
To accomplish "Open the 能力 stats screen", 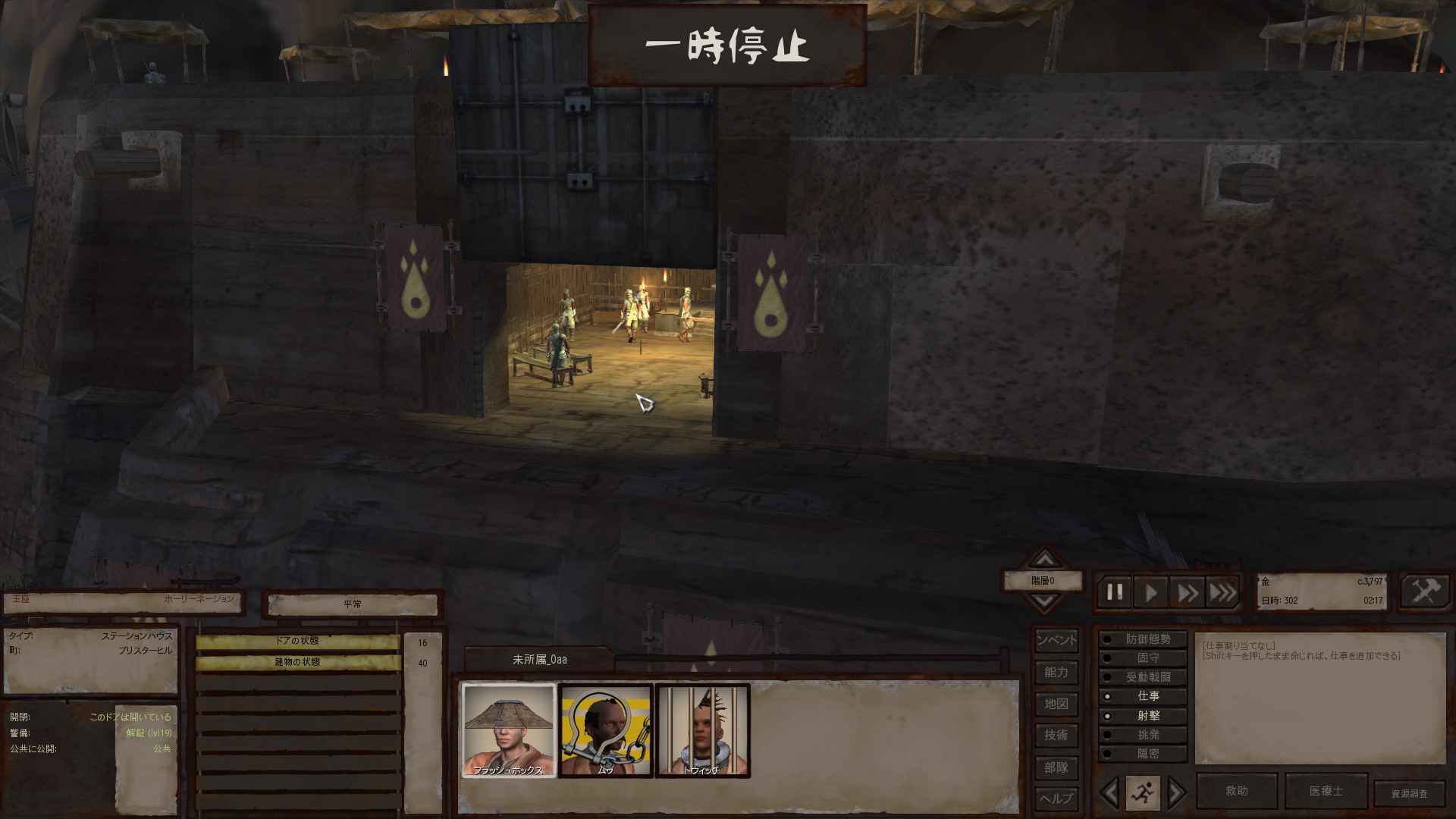I will [1056, 672].
